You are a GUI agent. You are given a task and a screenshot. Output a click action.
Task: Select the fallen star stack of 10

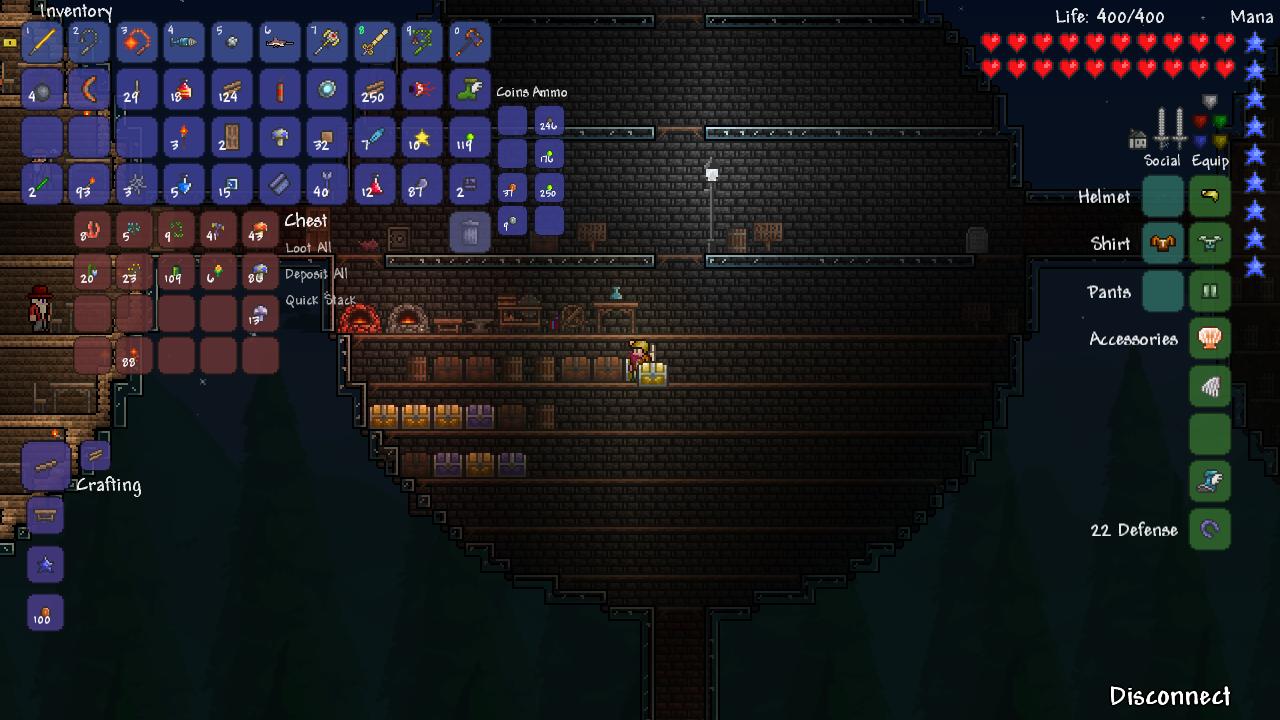(421, 137)
